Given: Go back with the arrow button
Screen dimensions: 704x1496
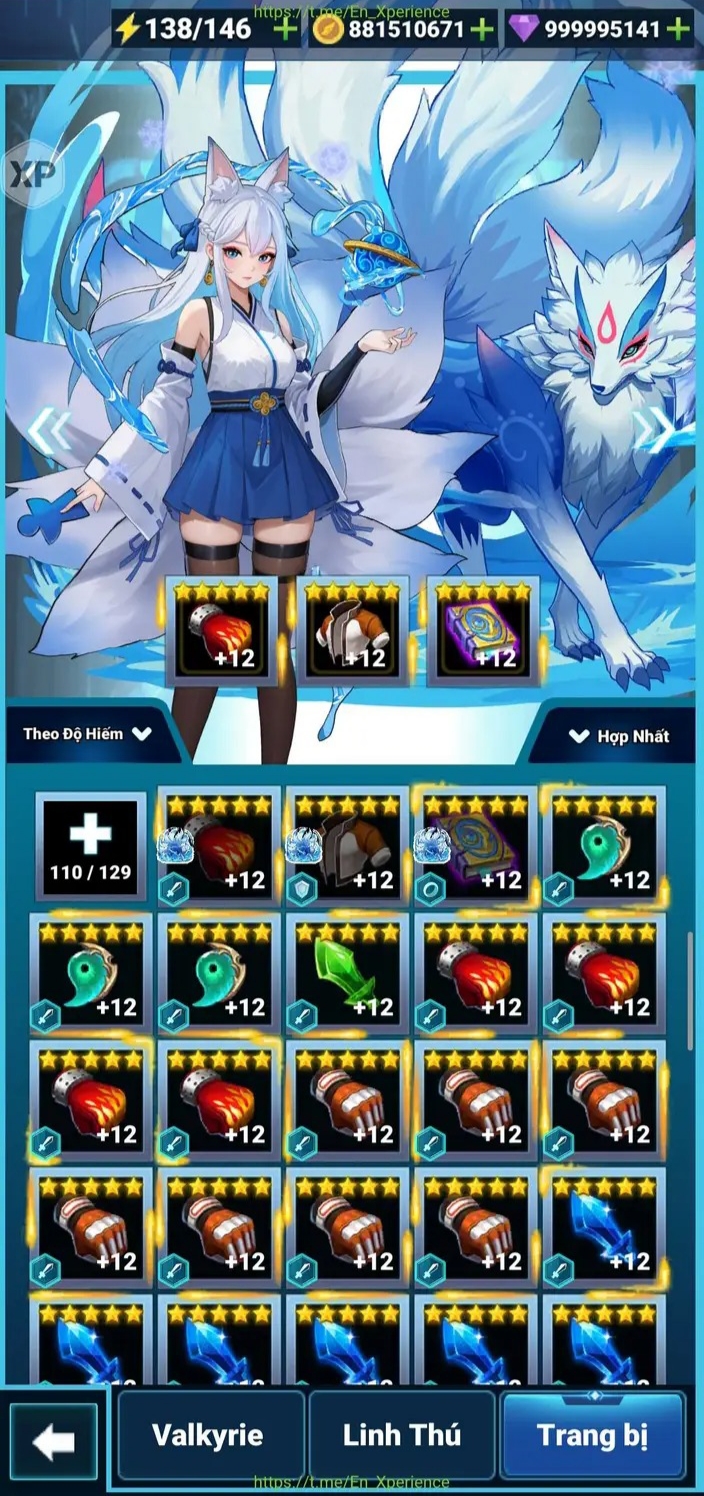Looking at the screenshot, I should (53, 1441).
